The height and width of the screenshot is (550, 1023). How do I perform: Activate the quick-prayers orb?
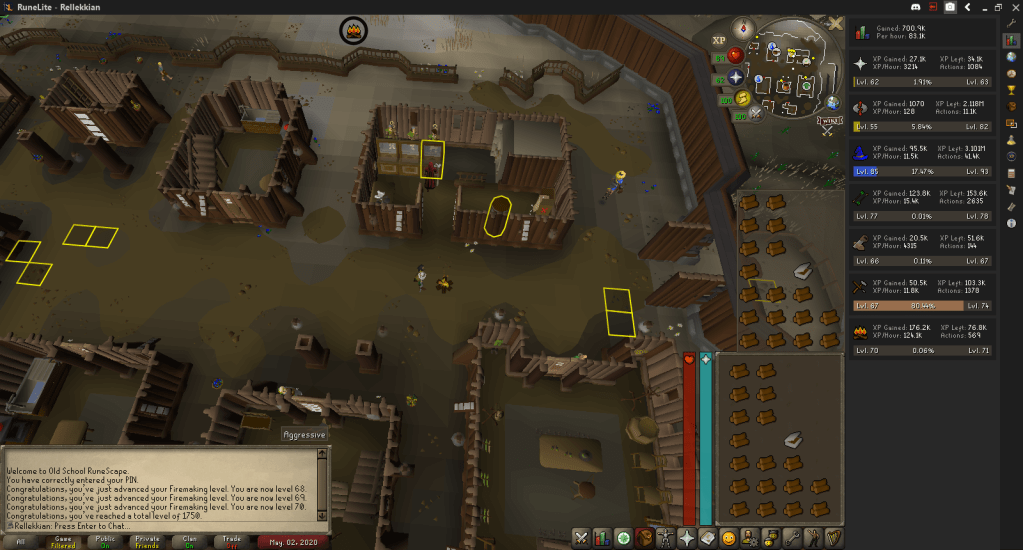736,77
